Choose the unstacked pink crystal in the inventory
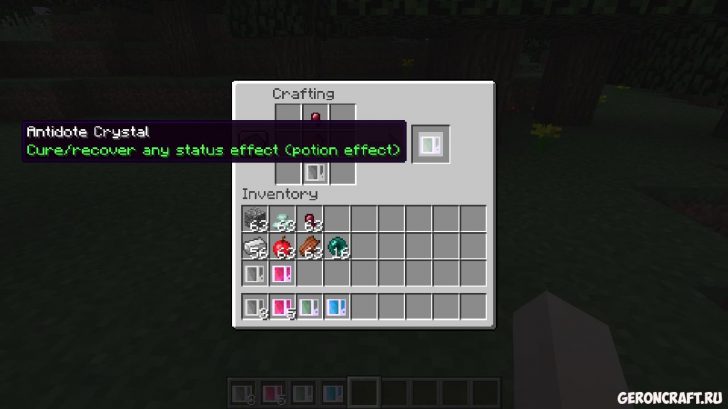The image size is (728, 409). pos(282,273)
